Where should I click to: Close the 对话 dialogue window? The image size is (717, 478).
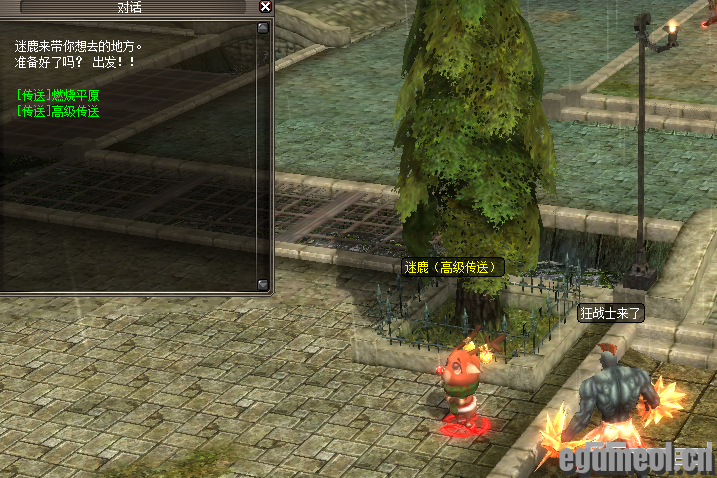point(265,7)
